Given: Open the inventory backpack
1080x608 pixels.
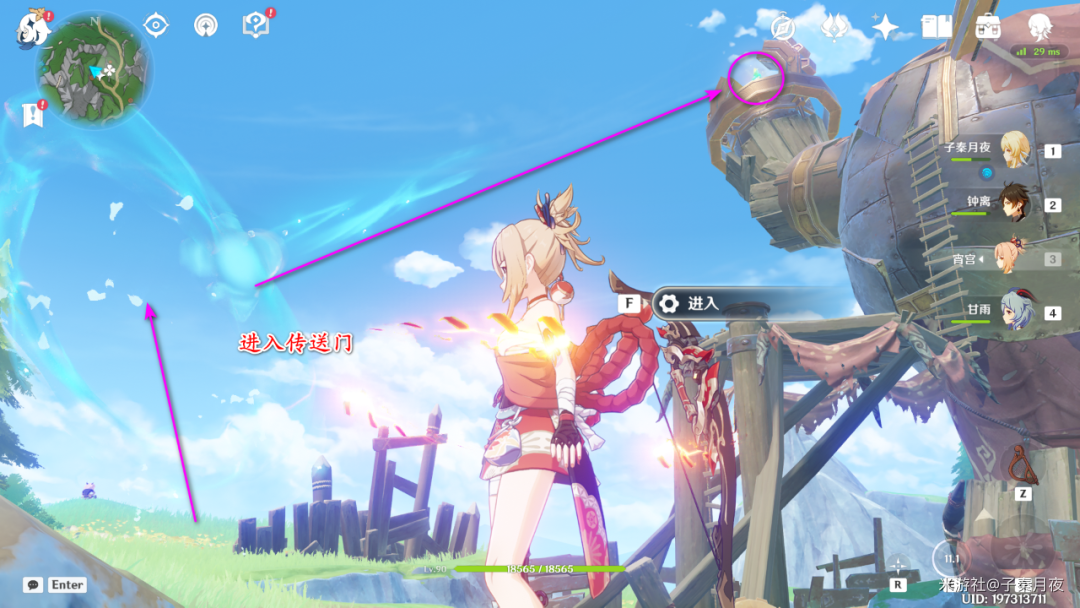Looking at the screenshot, I should click(x=988, y=27).
